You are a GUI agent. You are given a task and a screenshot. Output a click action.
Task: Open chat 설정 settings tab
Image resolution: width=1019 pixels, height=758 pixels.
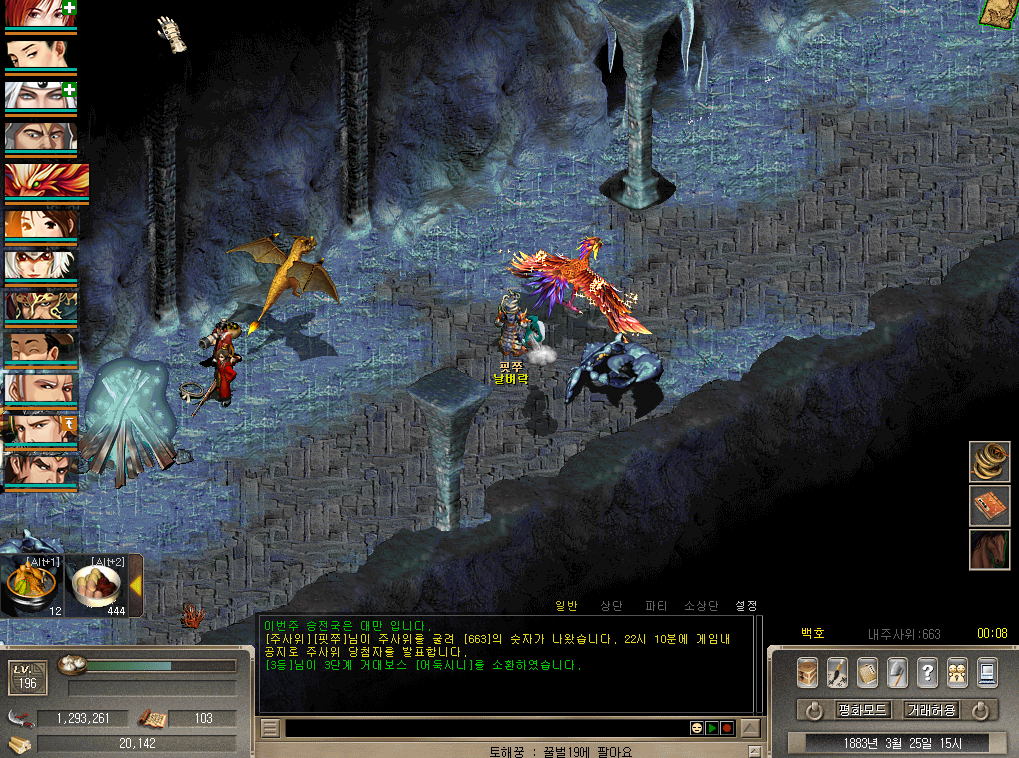pyautogui.click(x=746, y=605)
